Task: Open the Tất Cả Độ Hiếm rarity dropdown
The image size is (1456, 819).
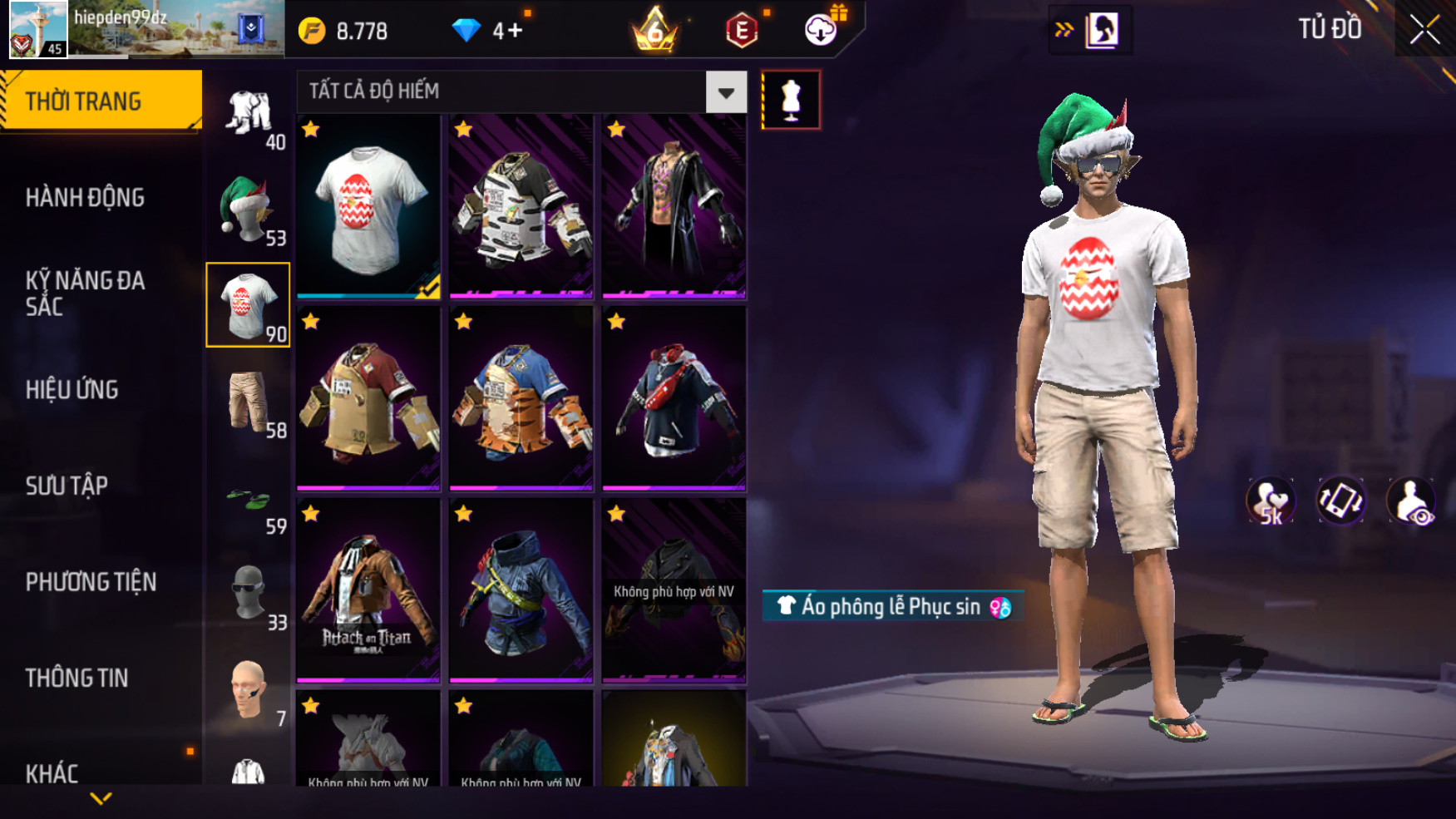Action: 726,92
